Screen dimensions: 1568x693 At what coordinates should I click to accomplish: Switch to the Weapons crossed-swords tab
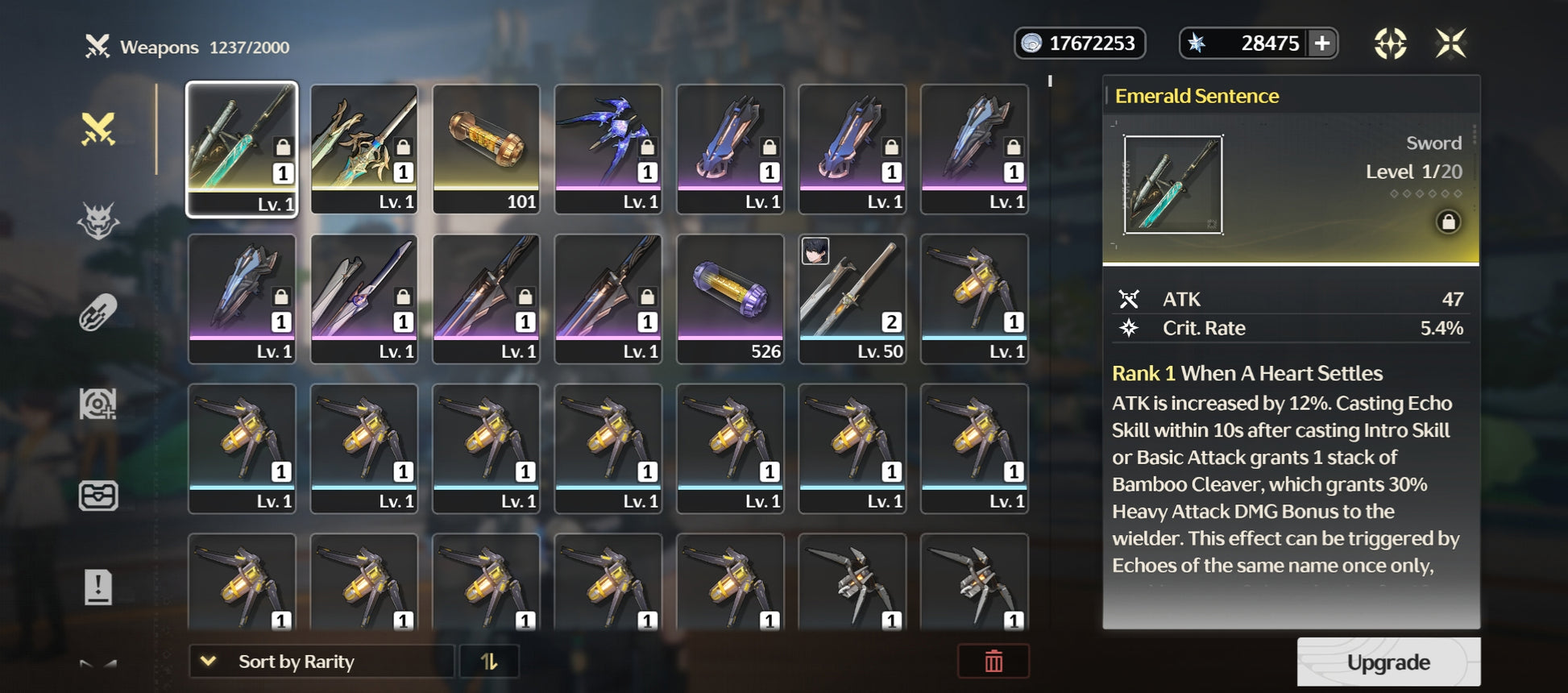coord(98,129)
